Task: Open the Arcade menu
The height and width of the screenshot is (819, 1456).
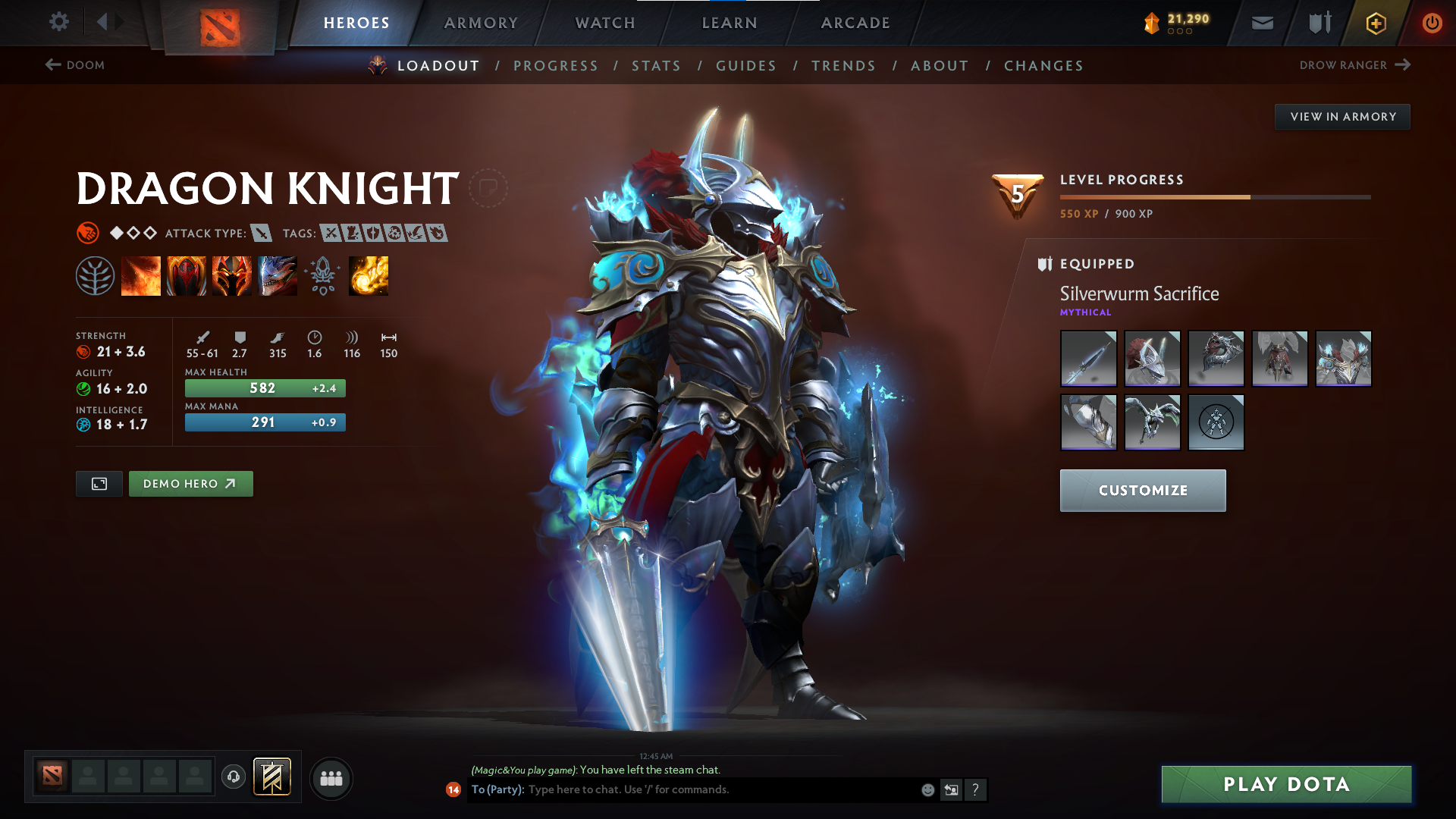Action: (x=855, y=23)
